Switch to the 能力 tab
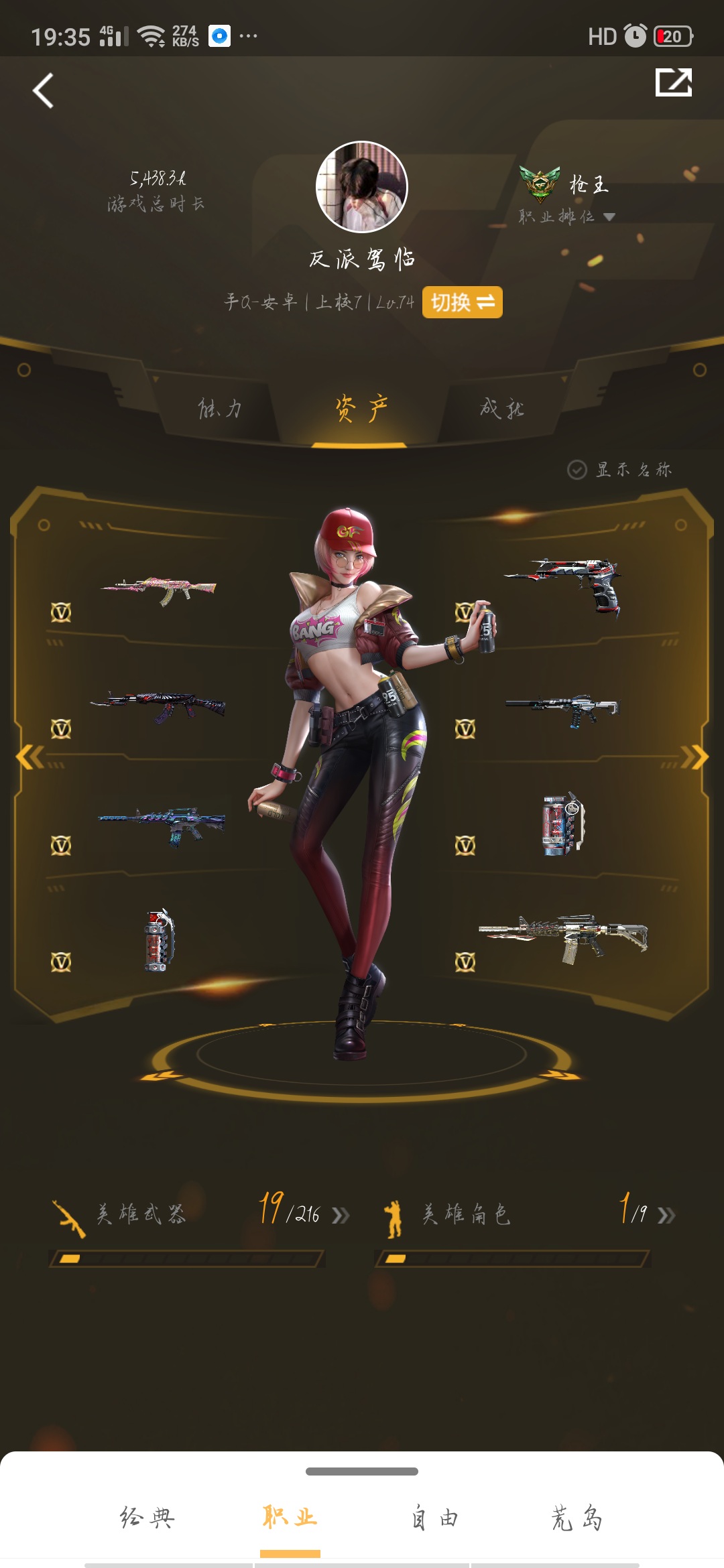The image size is (724, 1568). pos(220,408)
